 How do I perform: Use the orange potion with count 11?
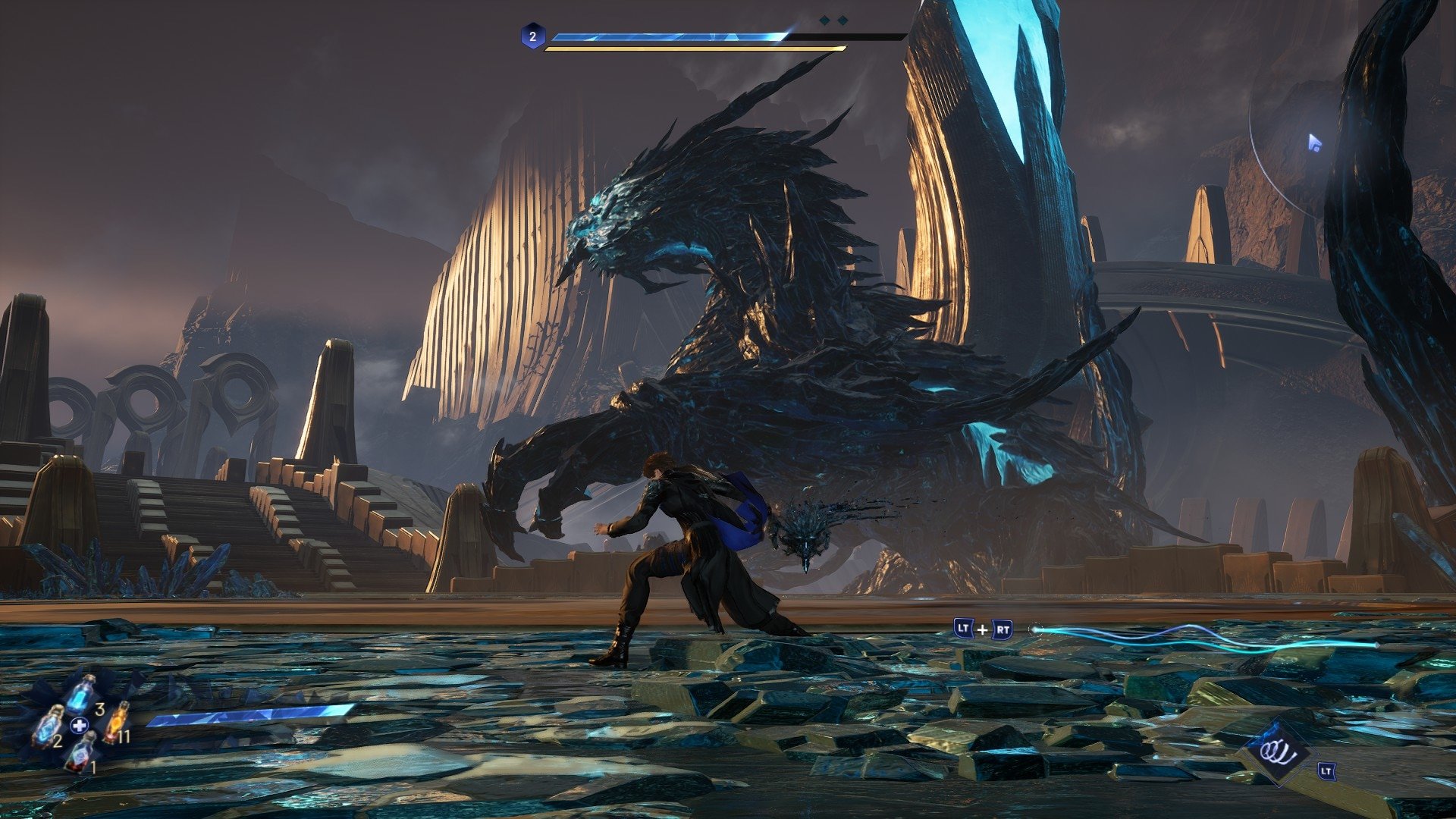coord(115,722)
